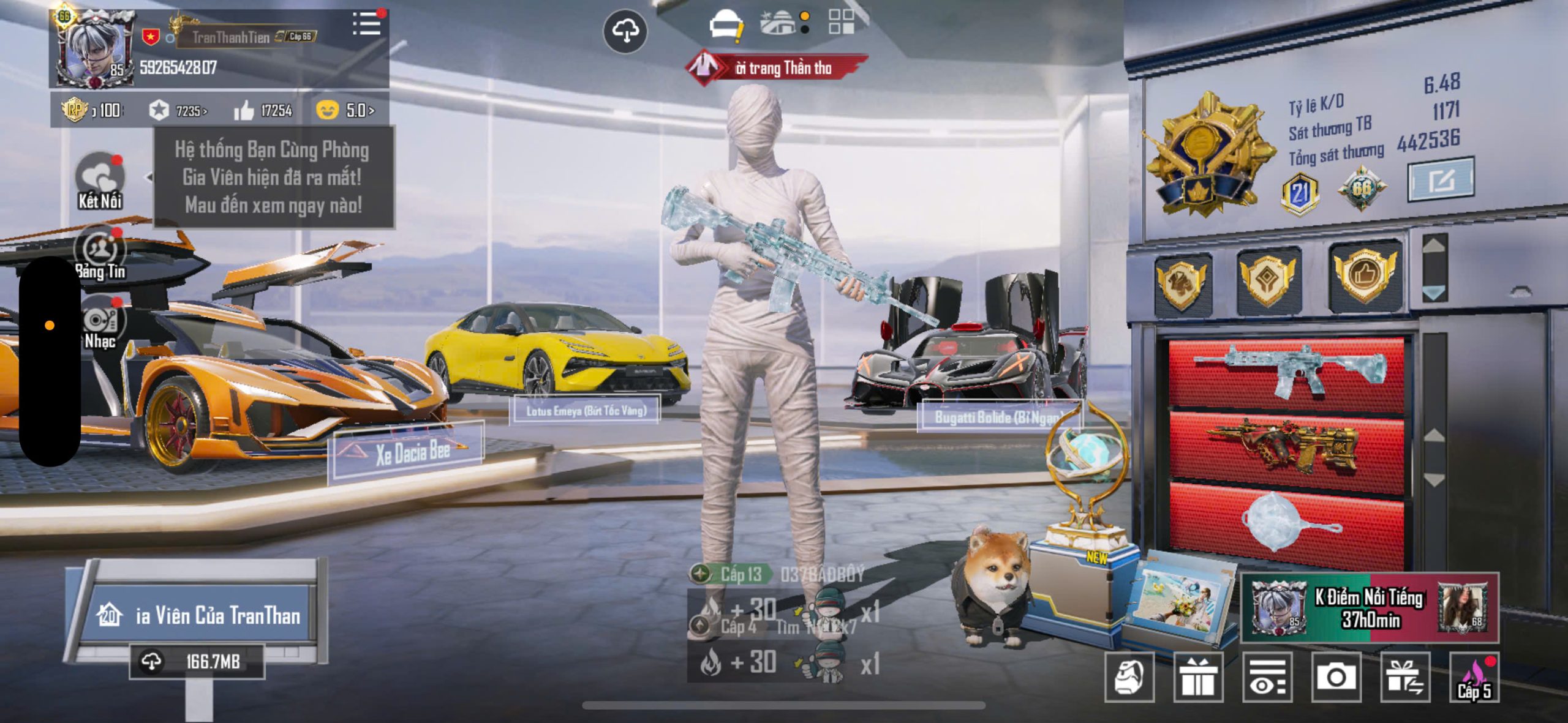Download the 166.7MB resource pack
This screenshot has height=723, width=1568.
tap(197, 661)
